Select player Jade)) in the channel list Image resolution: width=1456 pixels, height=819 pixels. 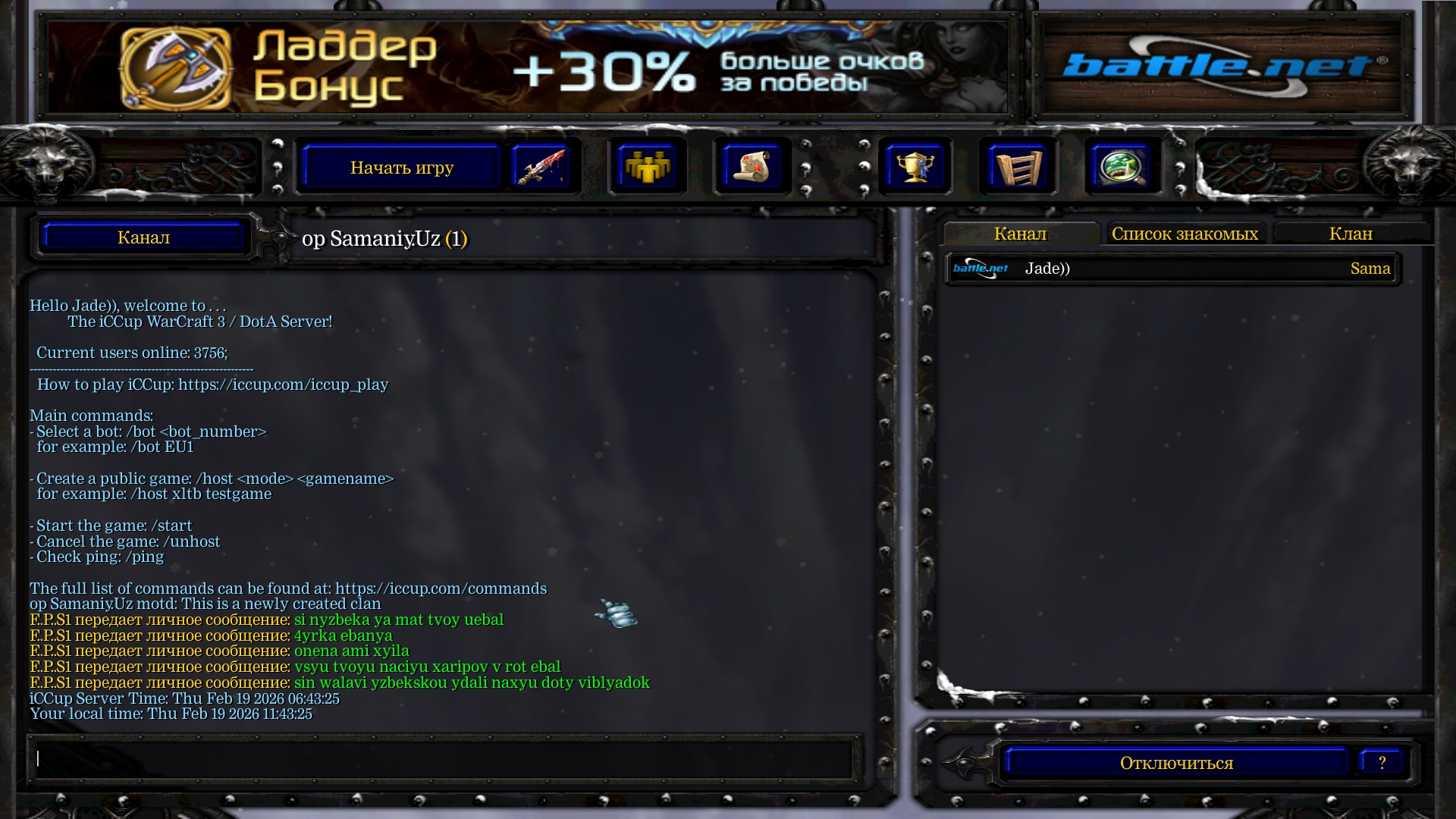pos(1047,268)
